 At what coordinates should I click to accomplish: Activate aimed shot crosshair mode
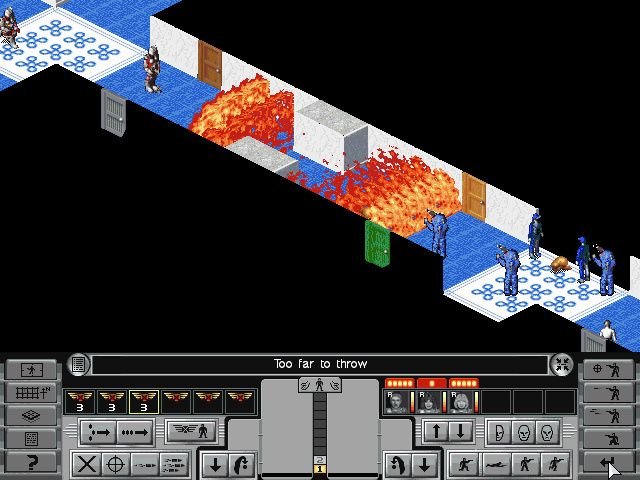pos(116,464)
